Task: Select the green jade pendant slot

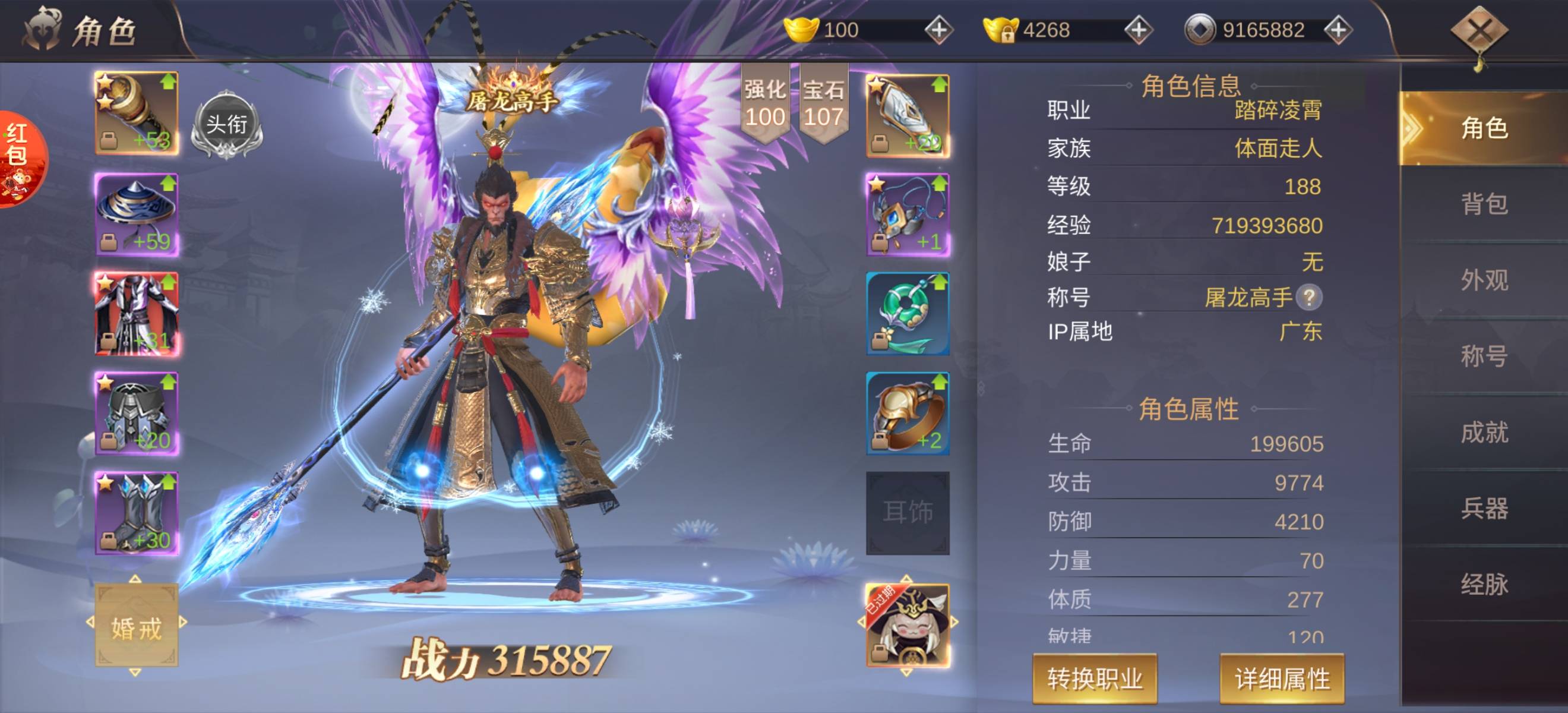Action: (x=908, y=314)
